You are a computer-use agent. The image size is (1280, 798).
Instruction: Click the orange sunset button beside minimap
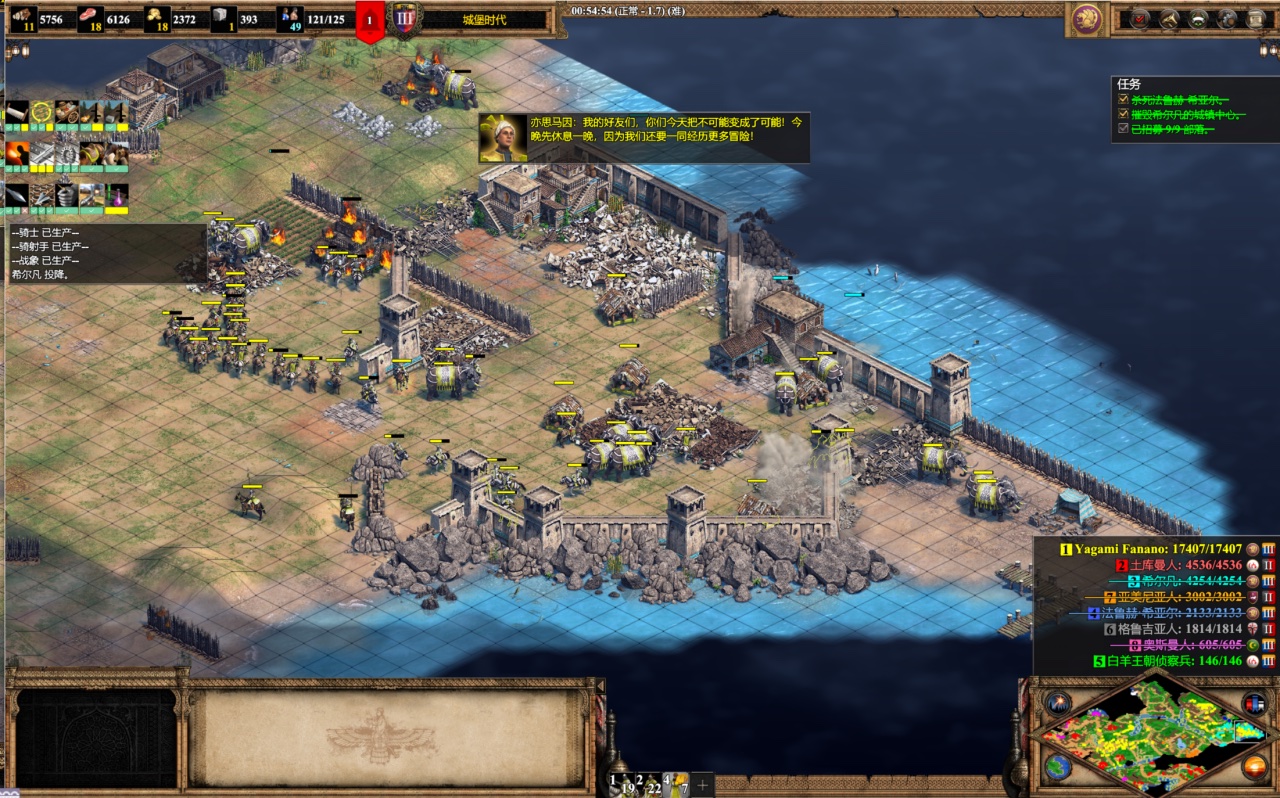coord(1254,767)
